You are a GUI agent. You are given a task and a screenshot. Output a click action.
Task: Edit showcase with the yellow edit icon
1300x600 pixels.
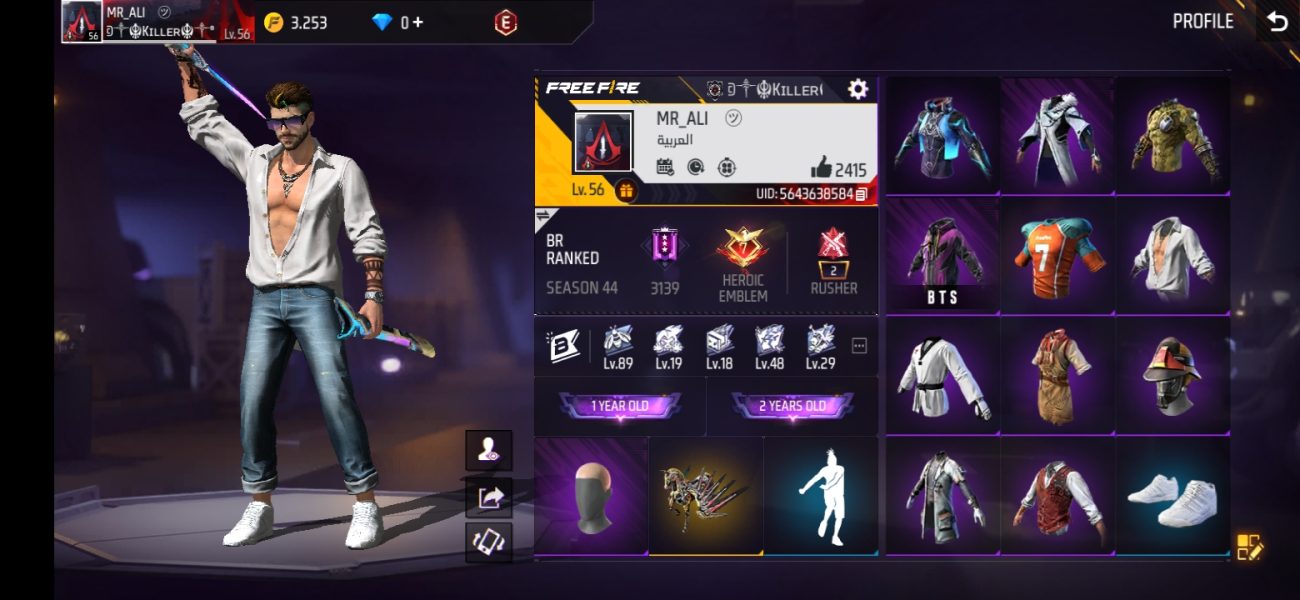pos(1250,546)
